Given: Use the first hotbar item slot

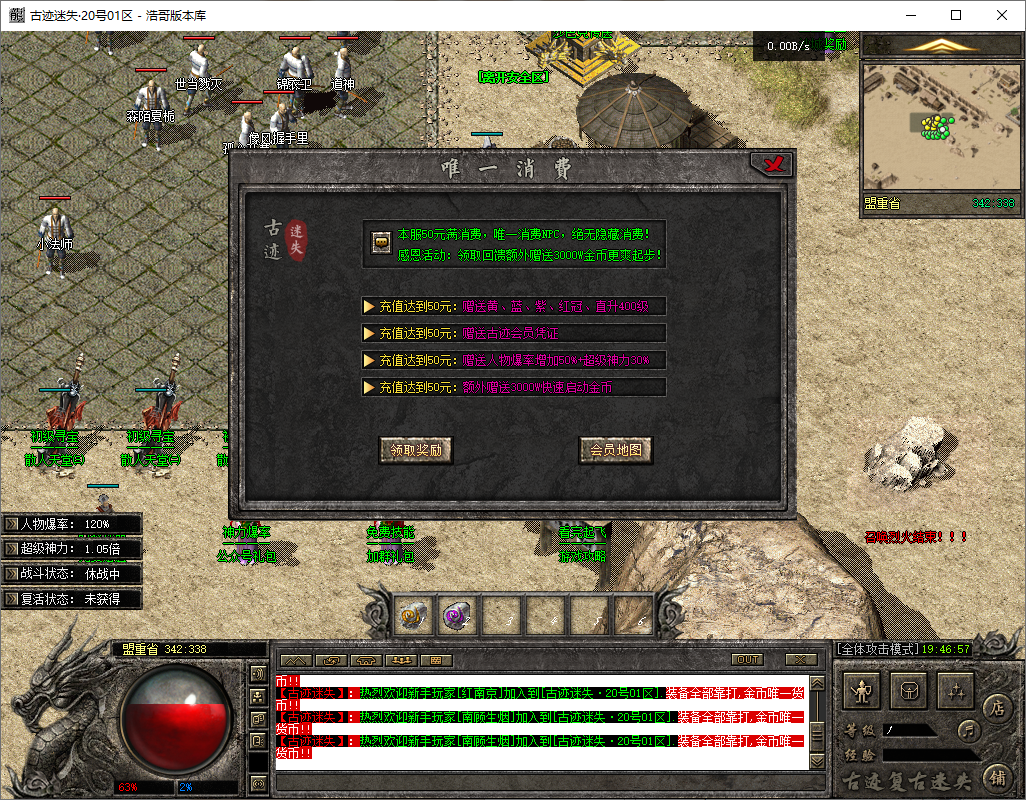Looking at the screenshot, I should [414, 615].
